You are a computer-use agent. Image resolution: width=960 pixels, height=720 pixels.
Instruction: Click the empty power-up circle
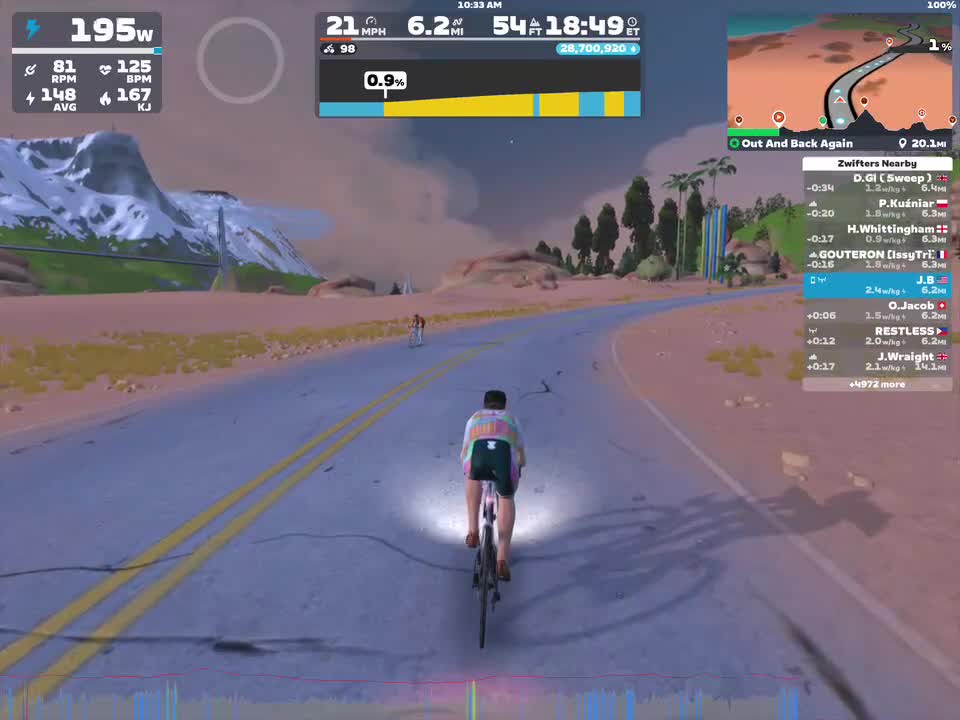[240, 60]
